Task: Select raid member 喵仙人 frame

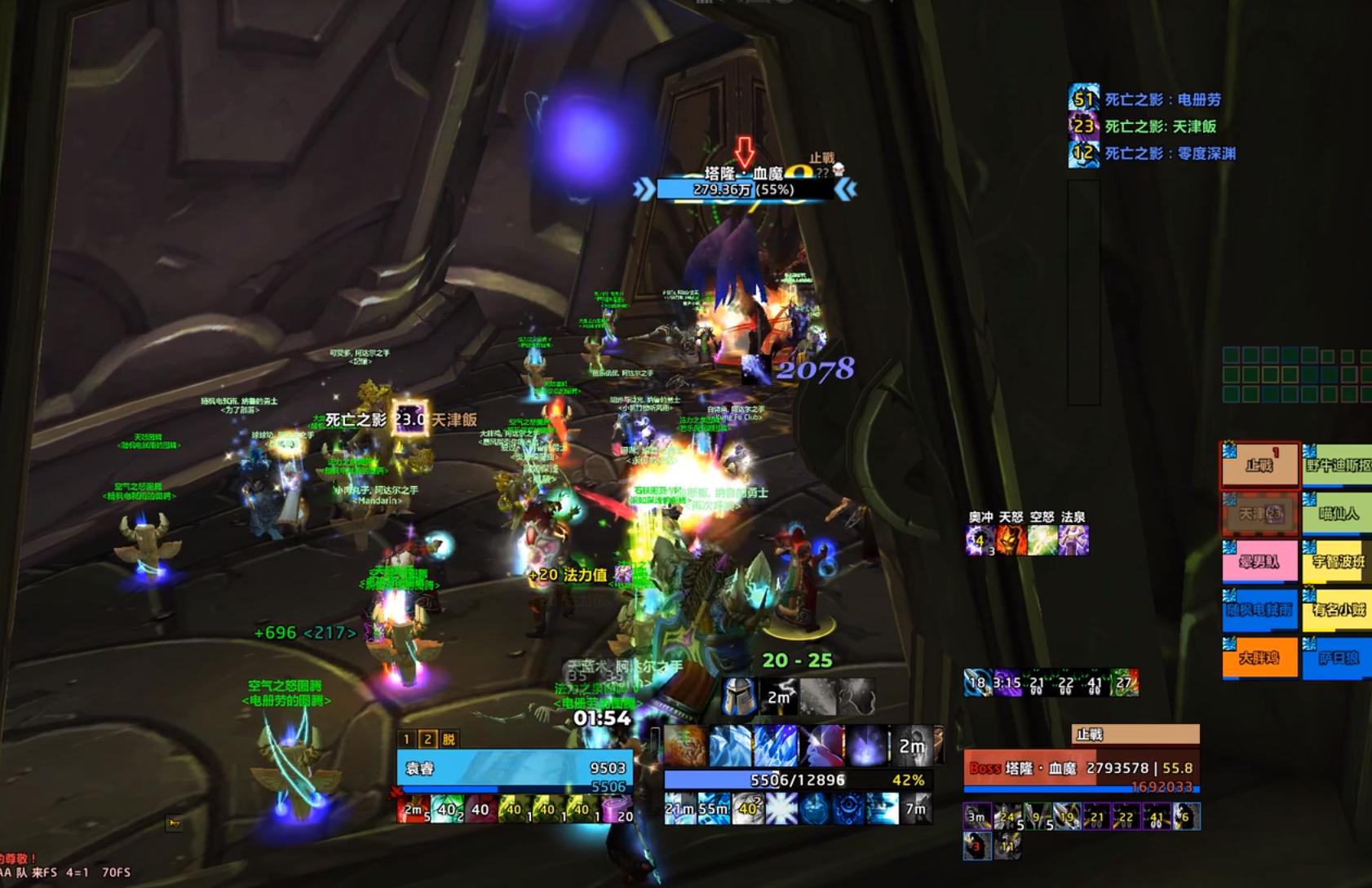Action: point(1338,514)
